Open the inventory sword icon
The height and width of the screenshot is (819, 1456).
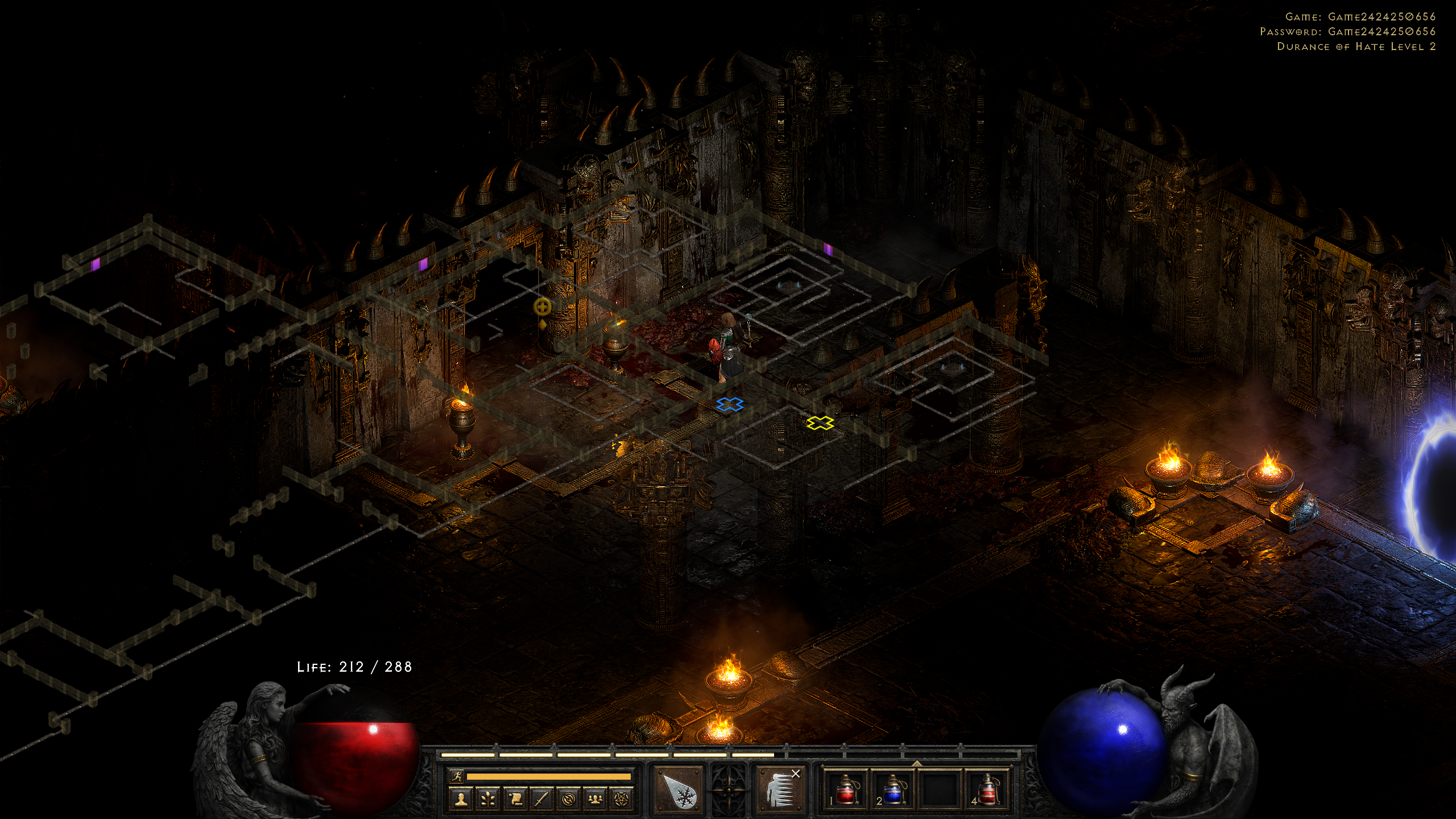541,799
